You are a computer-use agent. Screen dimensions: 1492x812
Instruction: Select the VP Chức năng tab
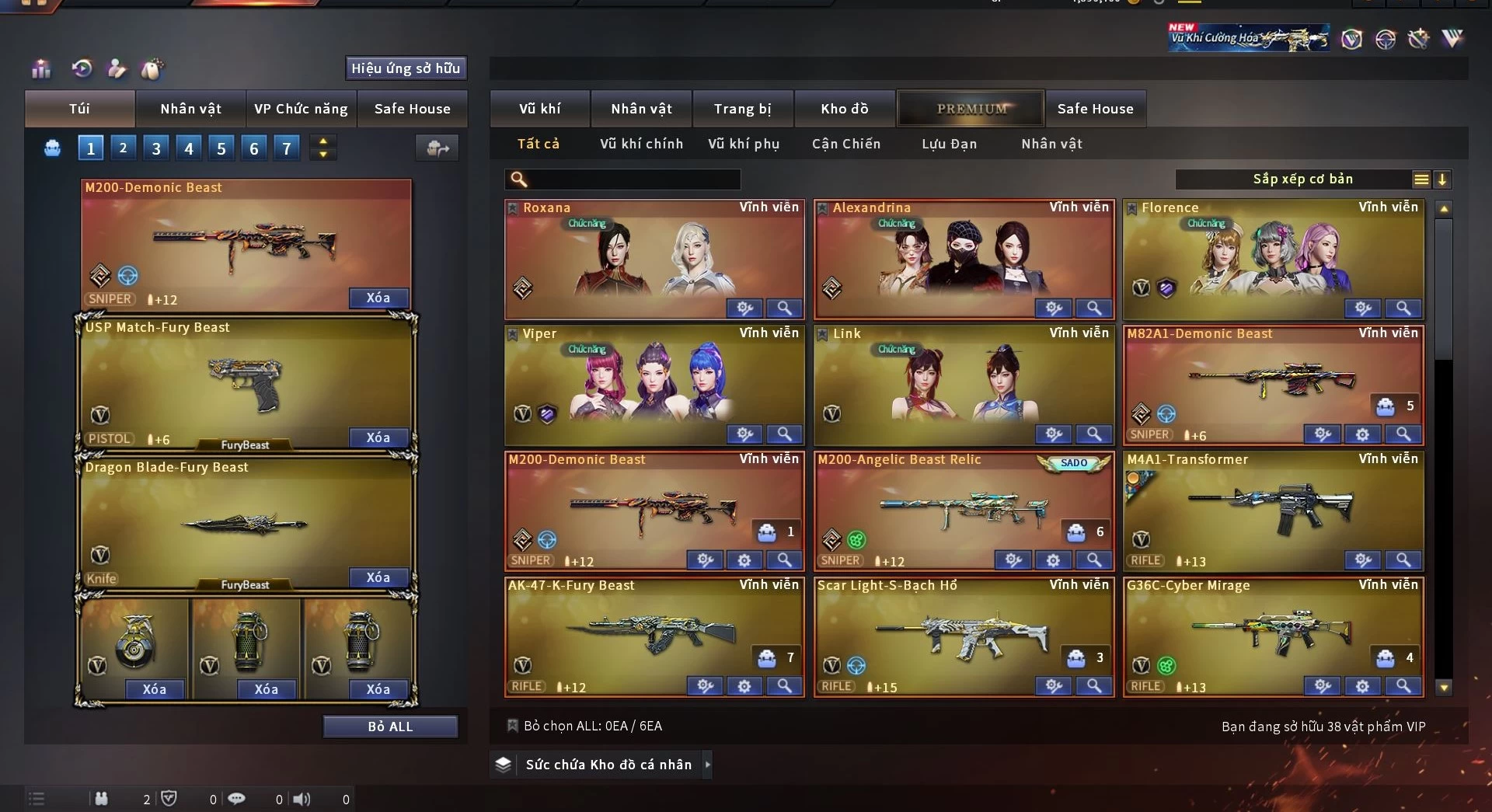click(x=301, y=109)
